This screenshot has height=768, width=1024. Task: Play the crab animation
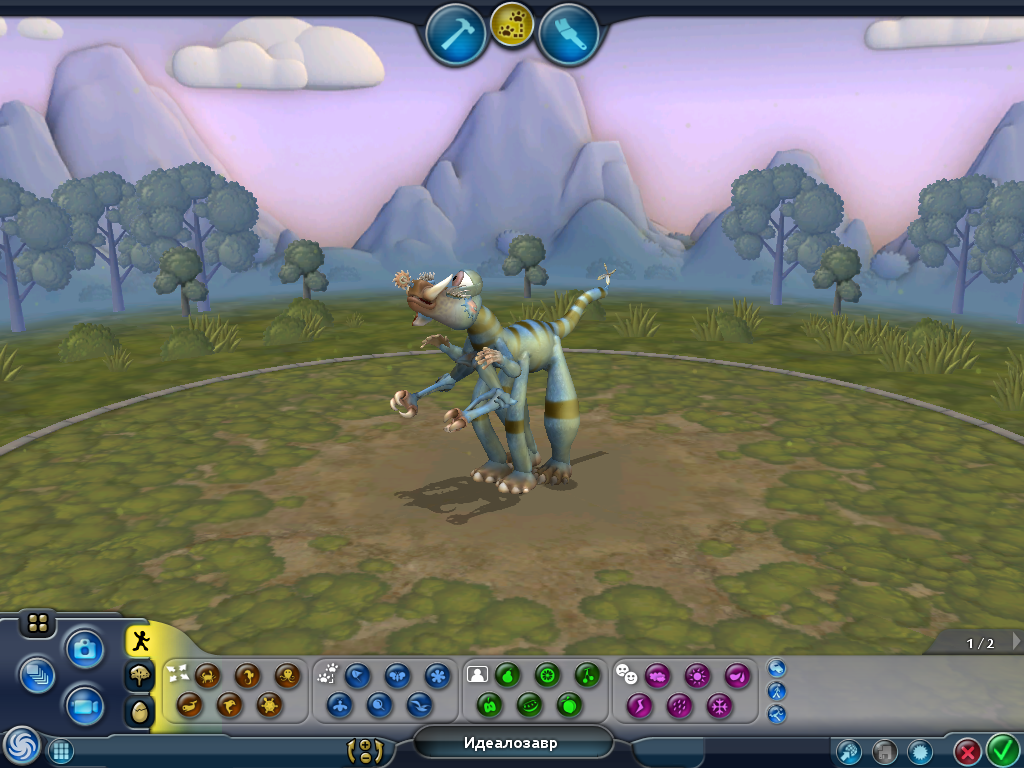click(208, 676)
